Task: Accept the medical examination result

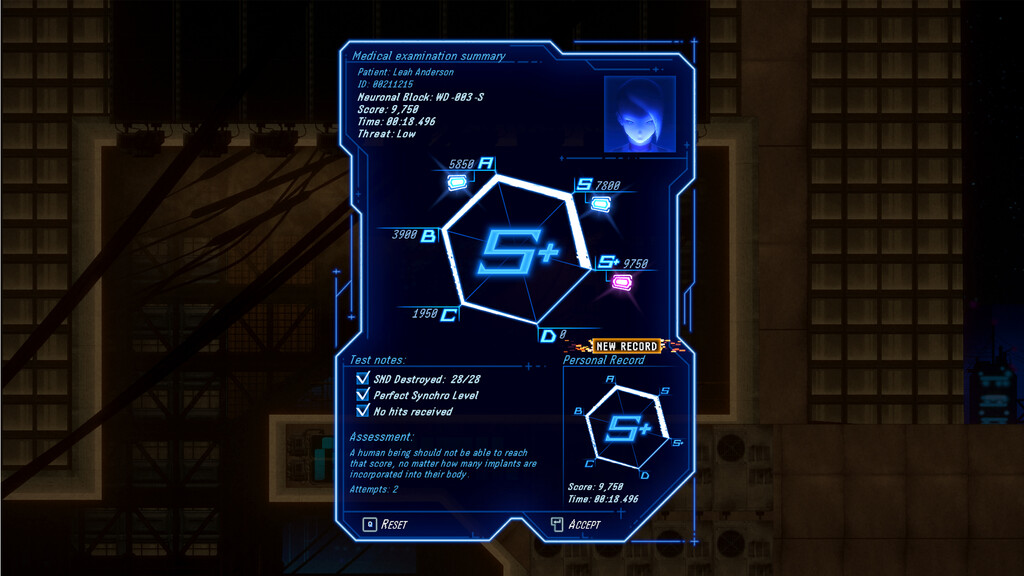Action: [577, 524]
